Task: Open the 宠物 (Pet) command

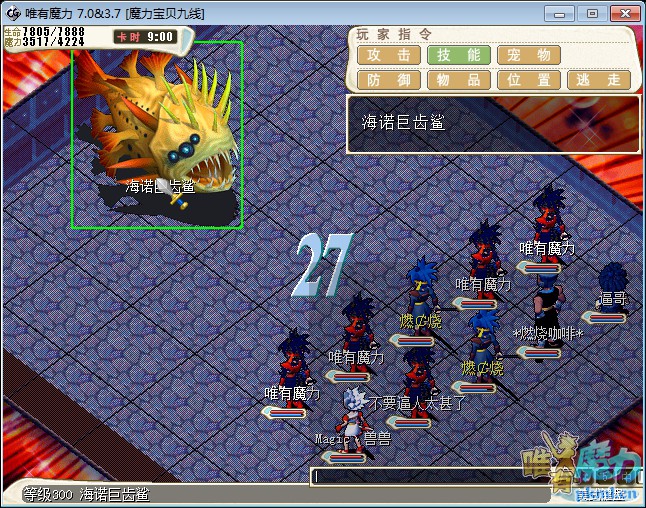Action: coord(529,55)
